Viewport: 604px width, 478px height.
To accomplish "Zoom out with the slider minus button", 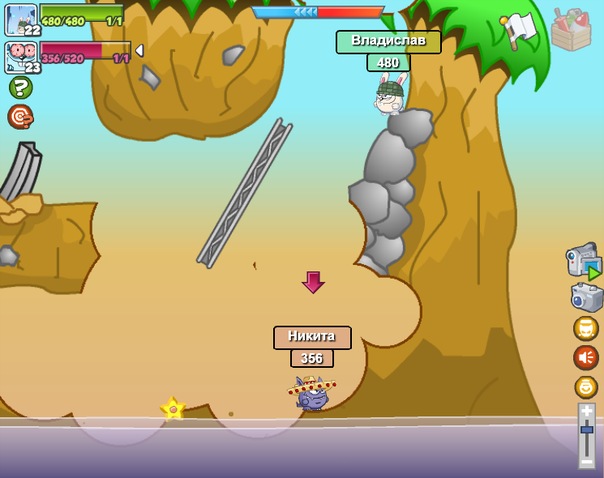I will 587,459.
